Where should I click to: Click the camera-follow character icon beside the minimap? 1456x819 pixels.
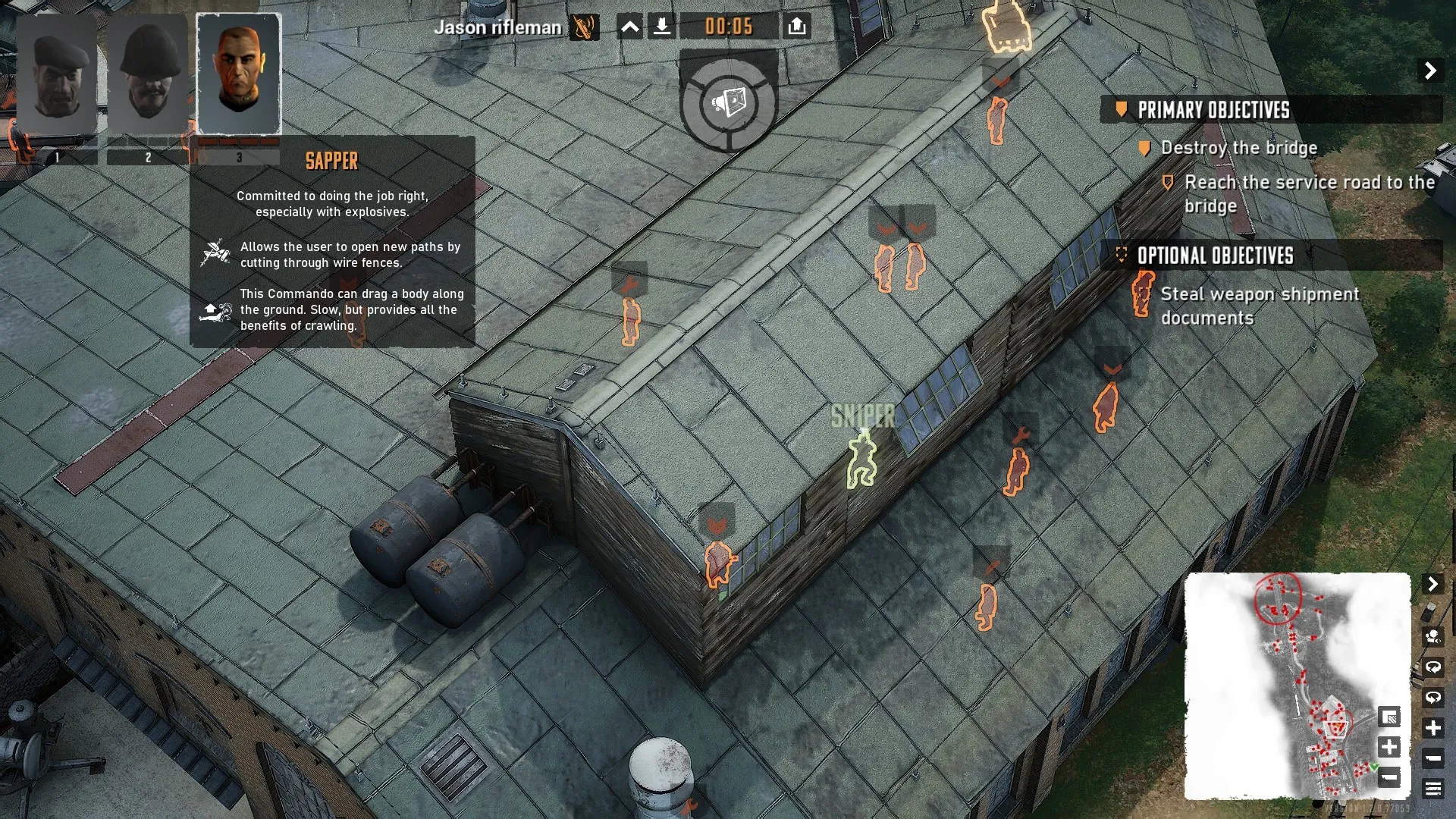click(x=1432, y=637)
